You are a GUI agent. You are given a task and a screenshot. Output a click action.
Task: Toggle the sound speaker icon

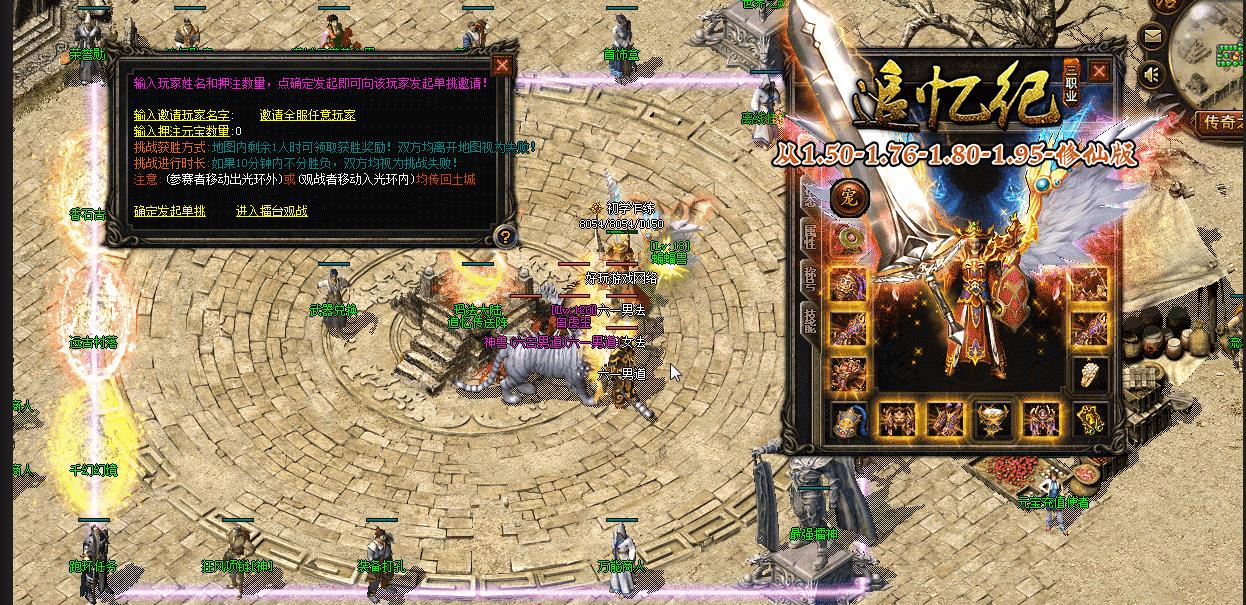pyautogui.click(x=1152, y=73)
